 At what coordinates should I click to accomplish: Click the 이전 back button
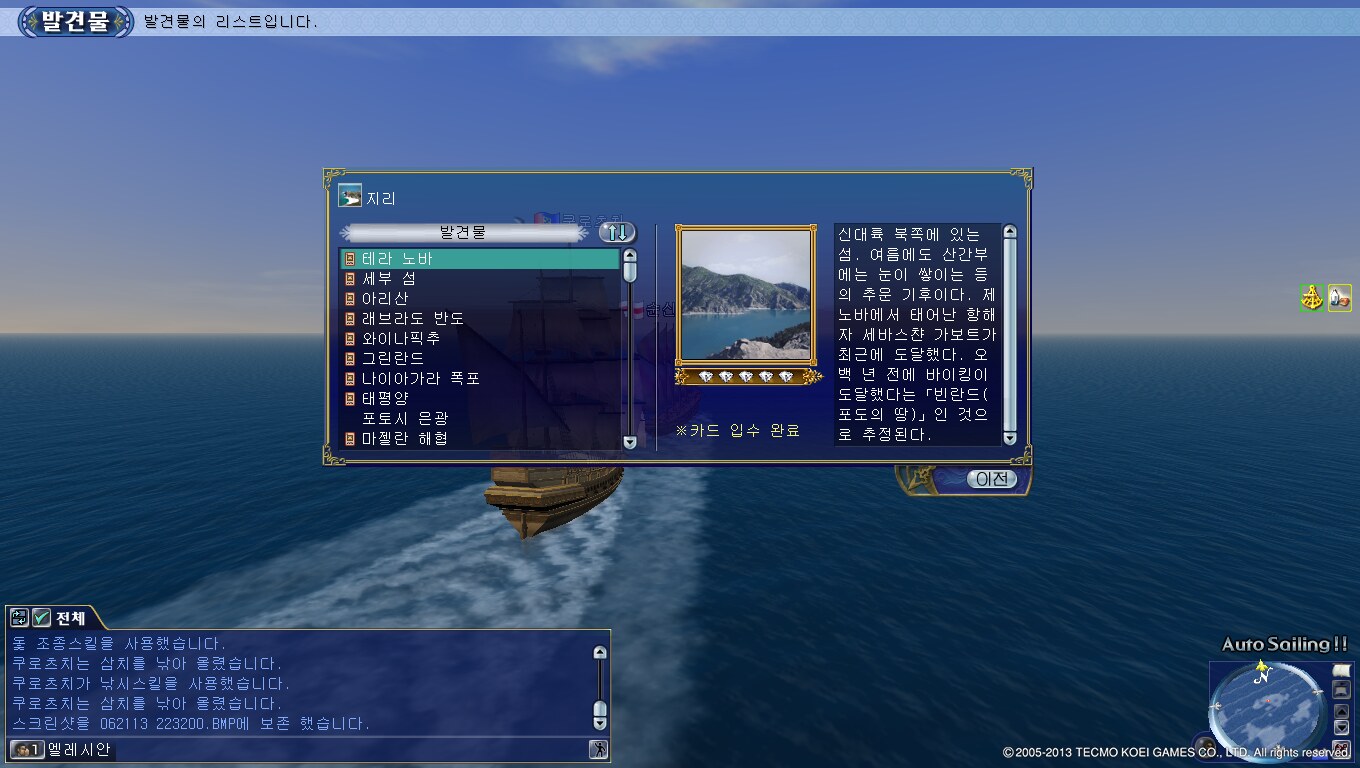point(991,480)
